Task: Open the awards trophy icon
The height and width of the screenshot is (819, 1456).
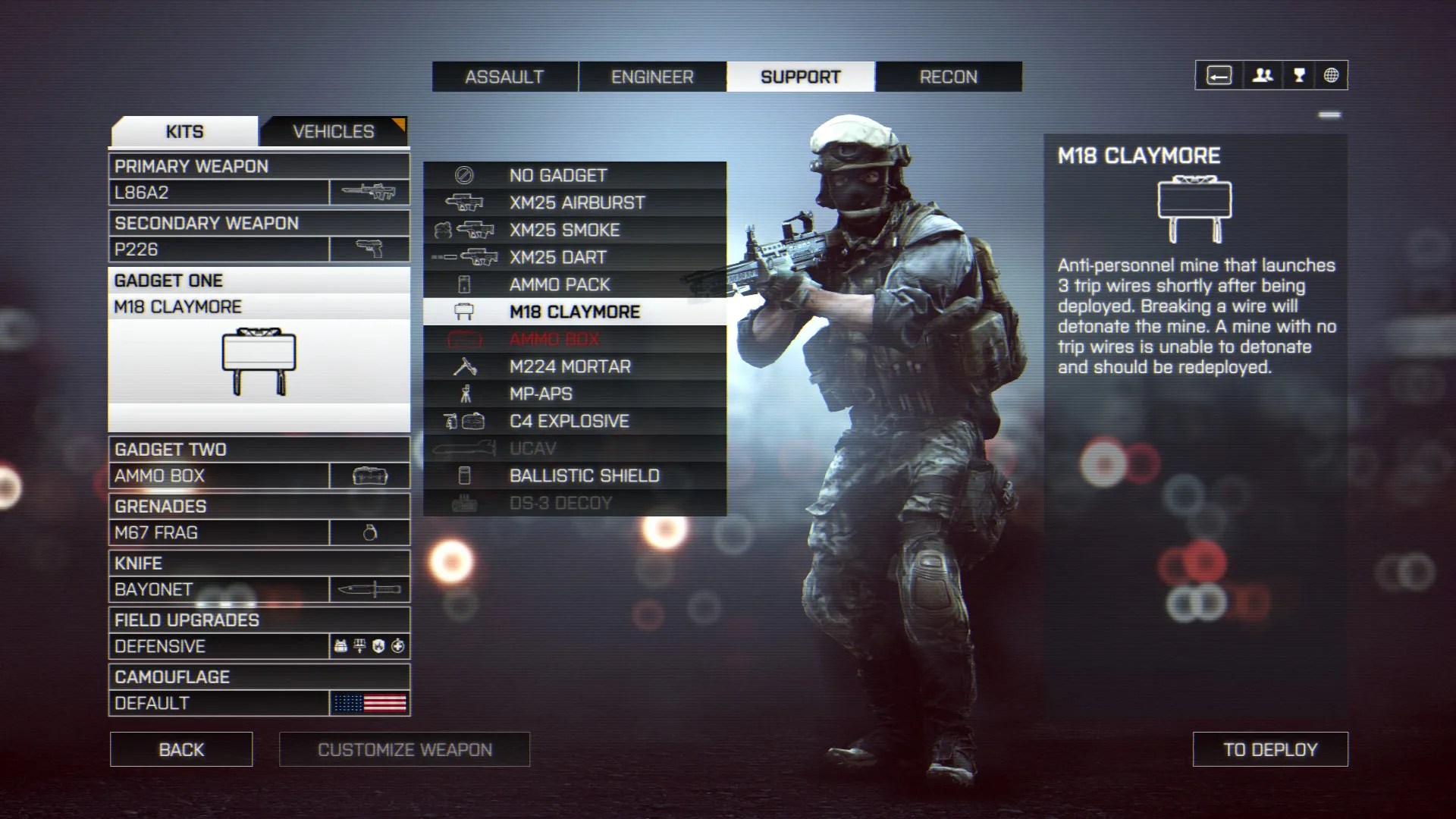Action: pyautogui.click(x=1297, y=75)
